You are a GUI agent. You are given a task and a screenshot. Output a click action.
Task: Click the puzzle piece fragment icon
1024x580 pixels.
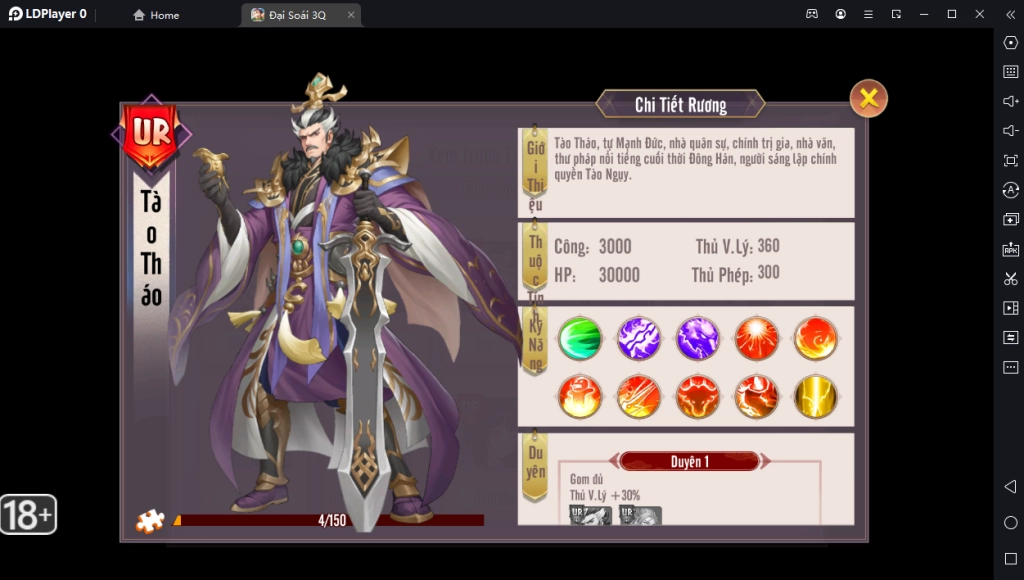click(x=150, y=521)
